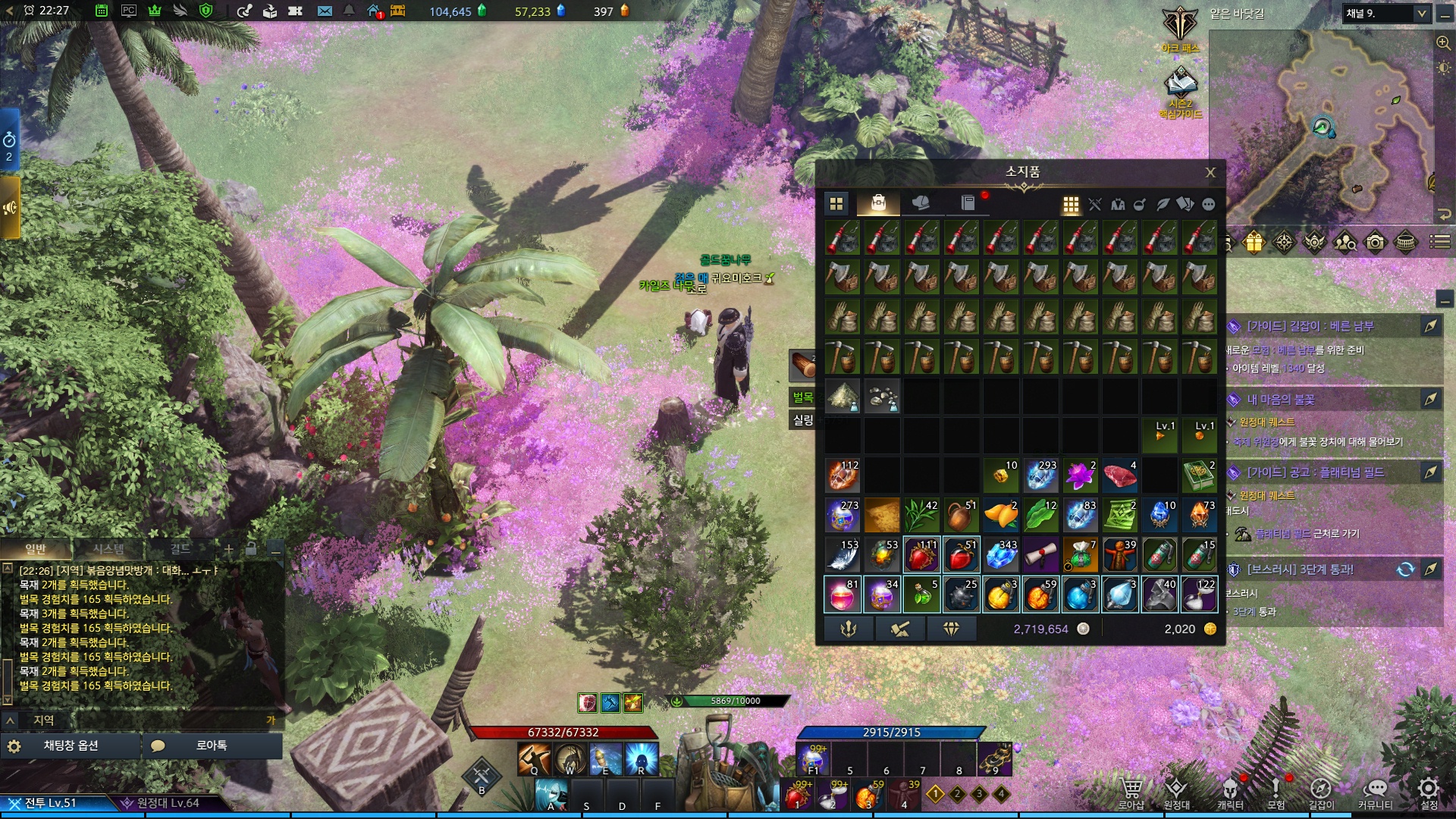Screen dimensions: 1456x819
Task: Switch to the 시스템 chat tab
Action: point(108,549)
